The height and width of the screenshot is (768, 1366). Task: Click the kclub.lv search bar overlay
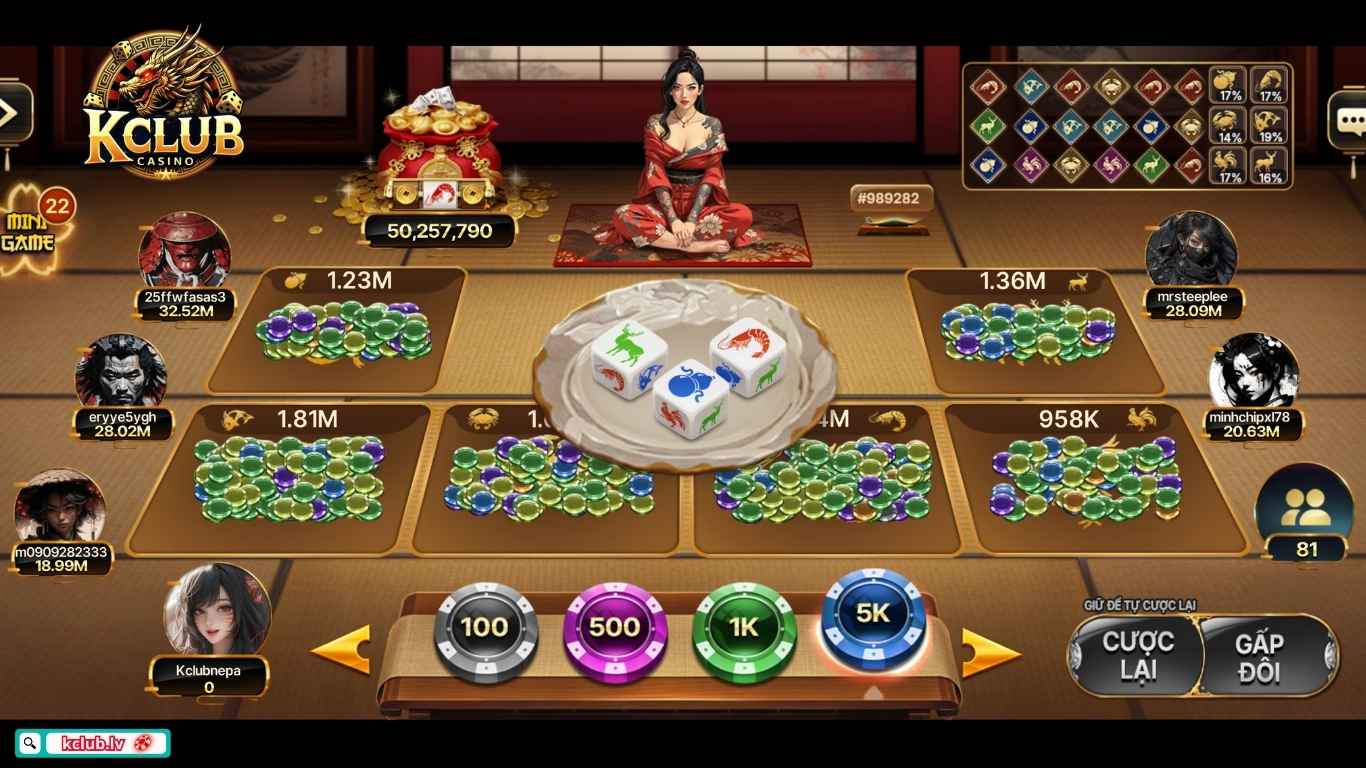point(92,743)
